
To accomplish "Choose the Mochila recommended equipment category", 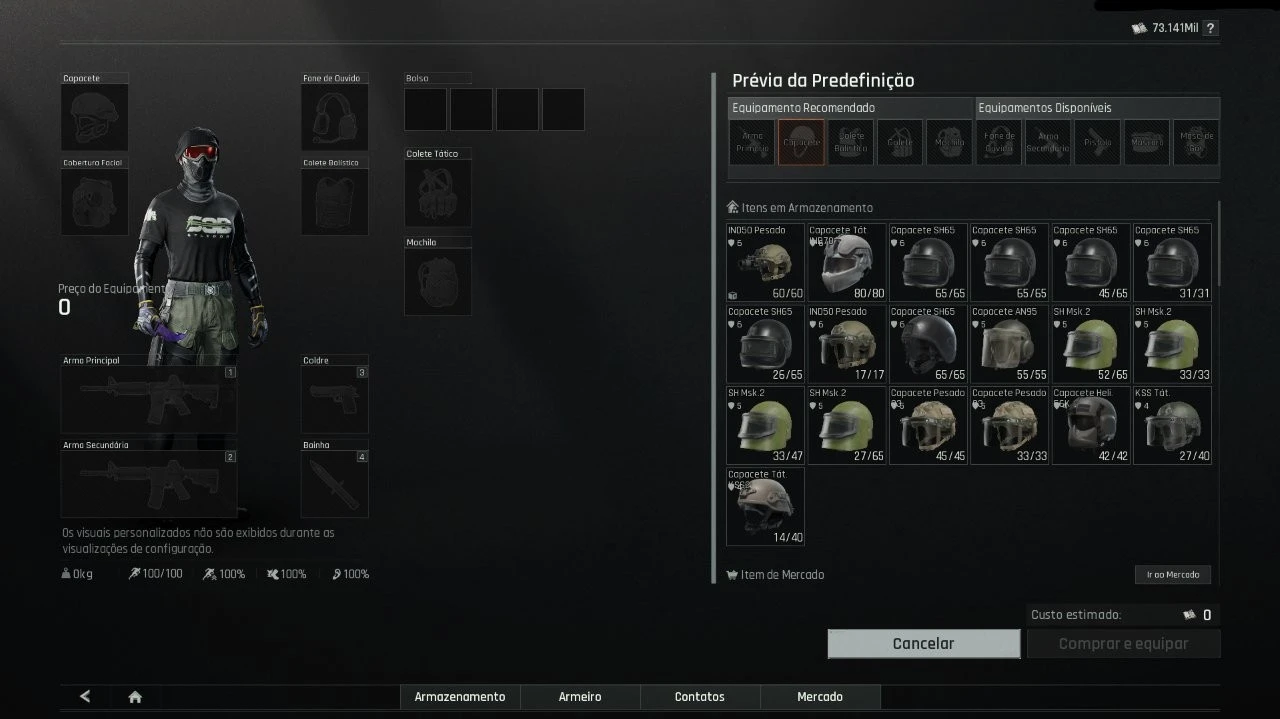I will [949, 142].
